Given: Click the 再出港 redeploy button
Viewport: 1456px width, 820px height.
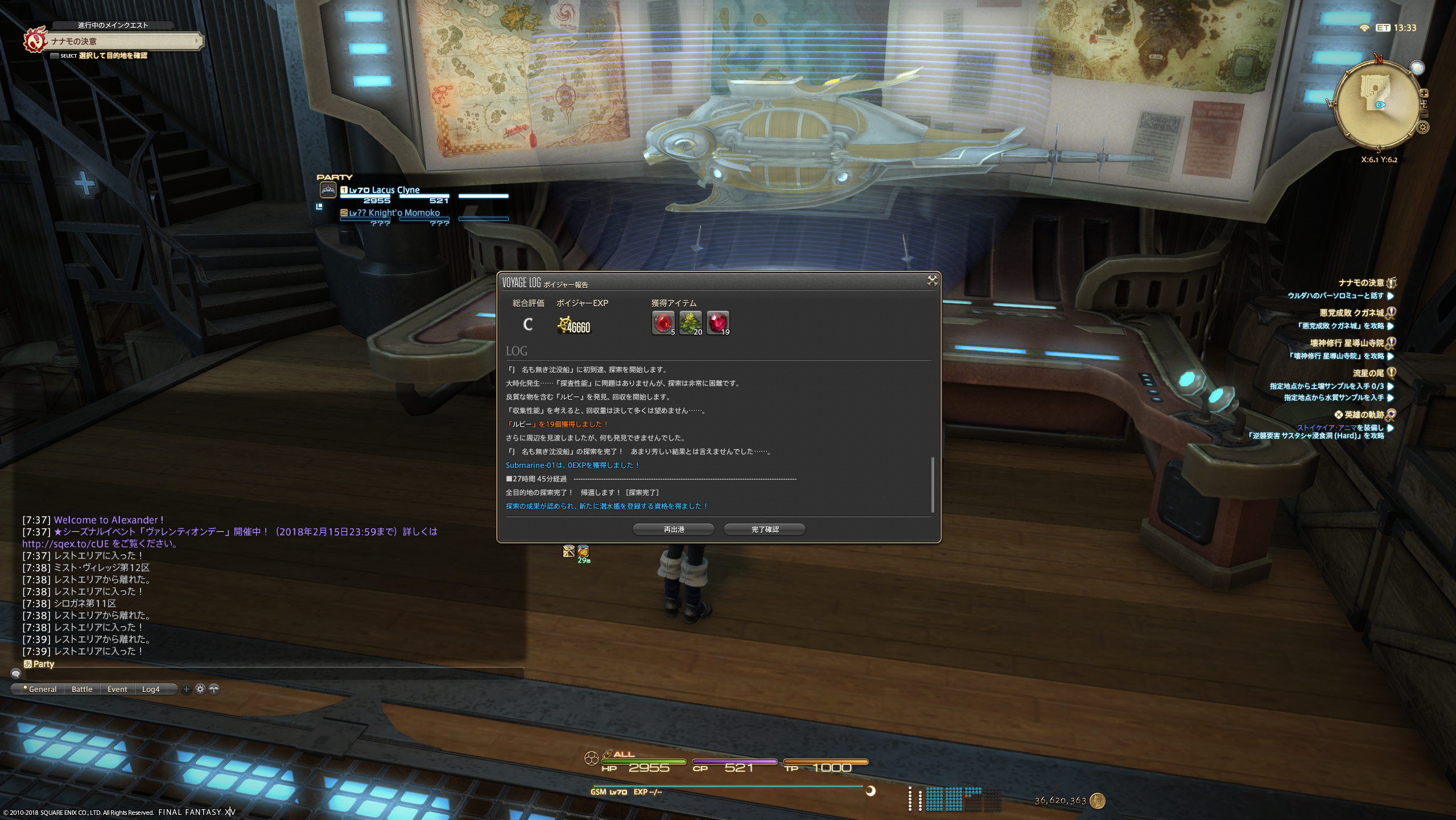Looking at the screenshot, I should click(674, 529).
